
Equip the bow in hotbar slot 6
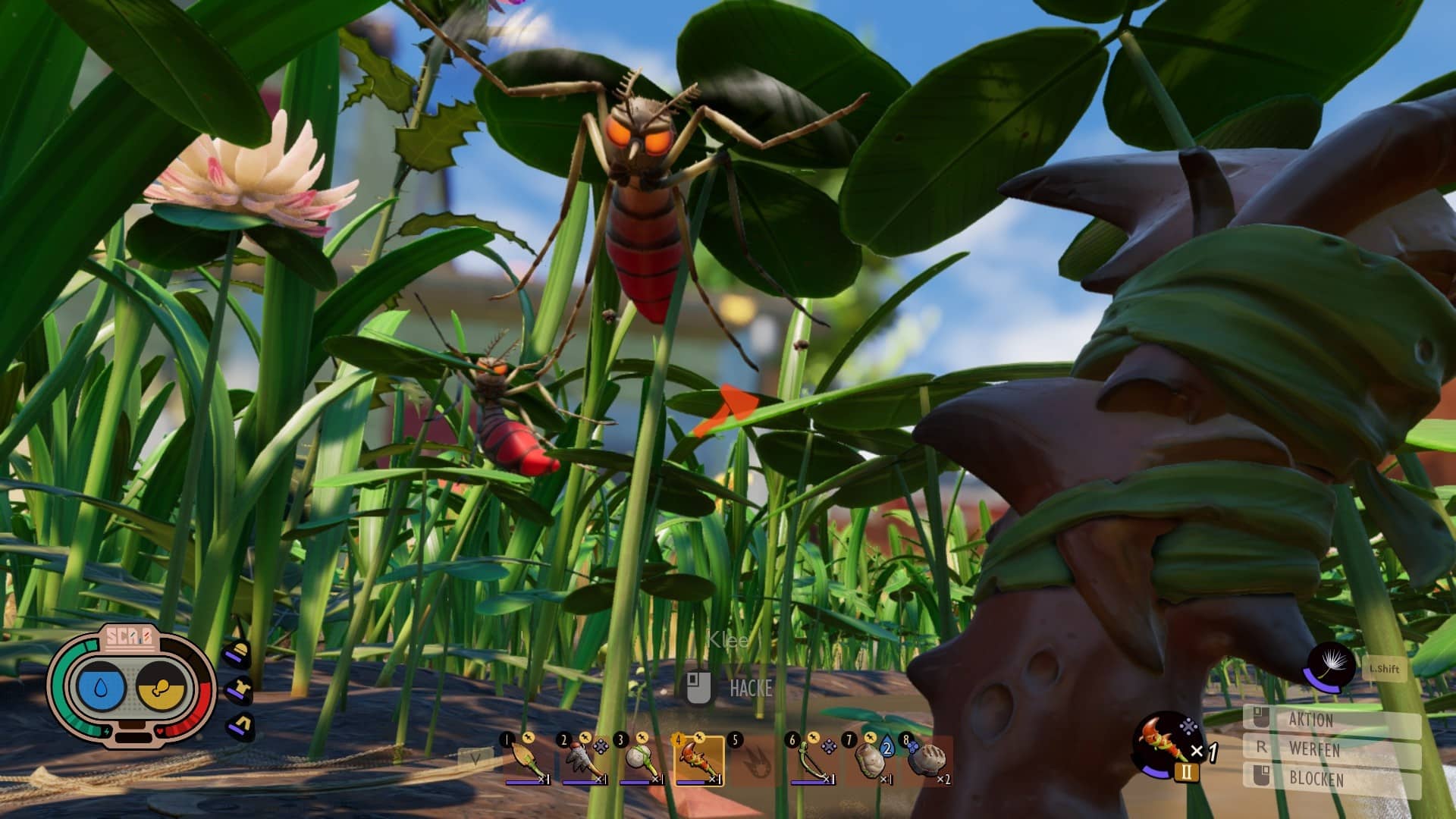click(812, 761)
